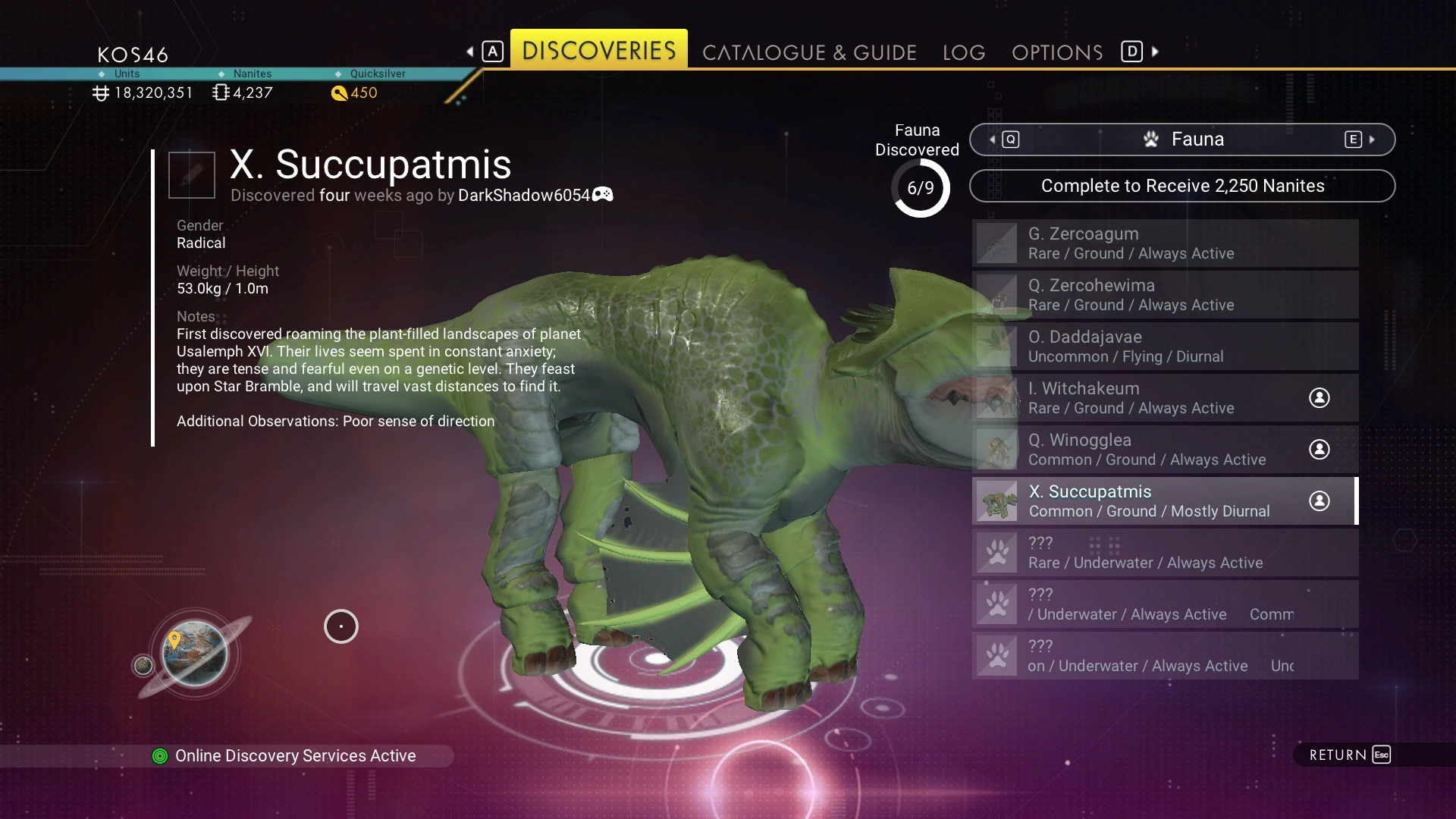
Task: Go to the Options tab
Action: click(x=1057, y=52)
